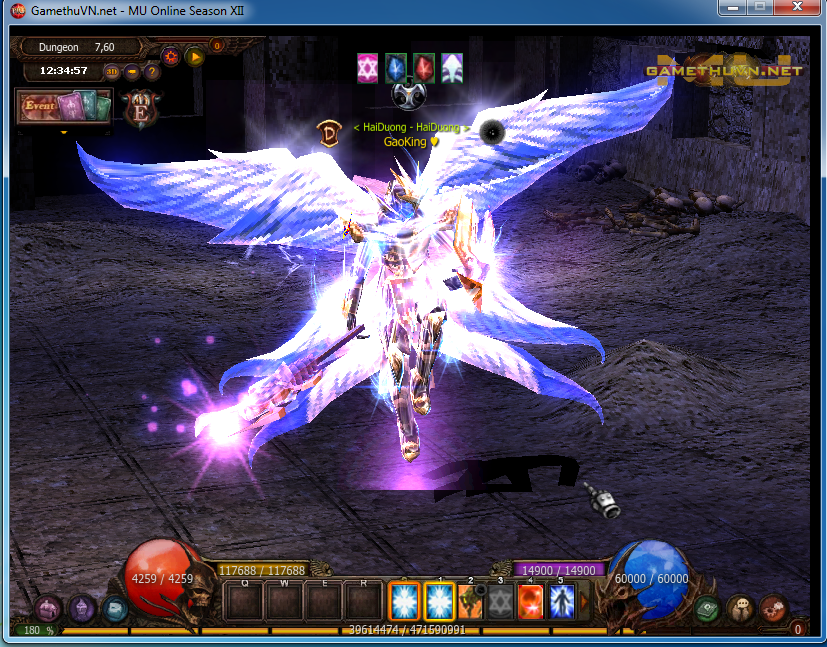Screen dimensions: 827x647
Task: Open the red gears system menu icon
Action: pos(774,608)
